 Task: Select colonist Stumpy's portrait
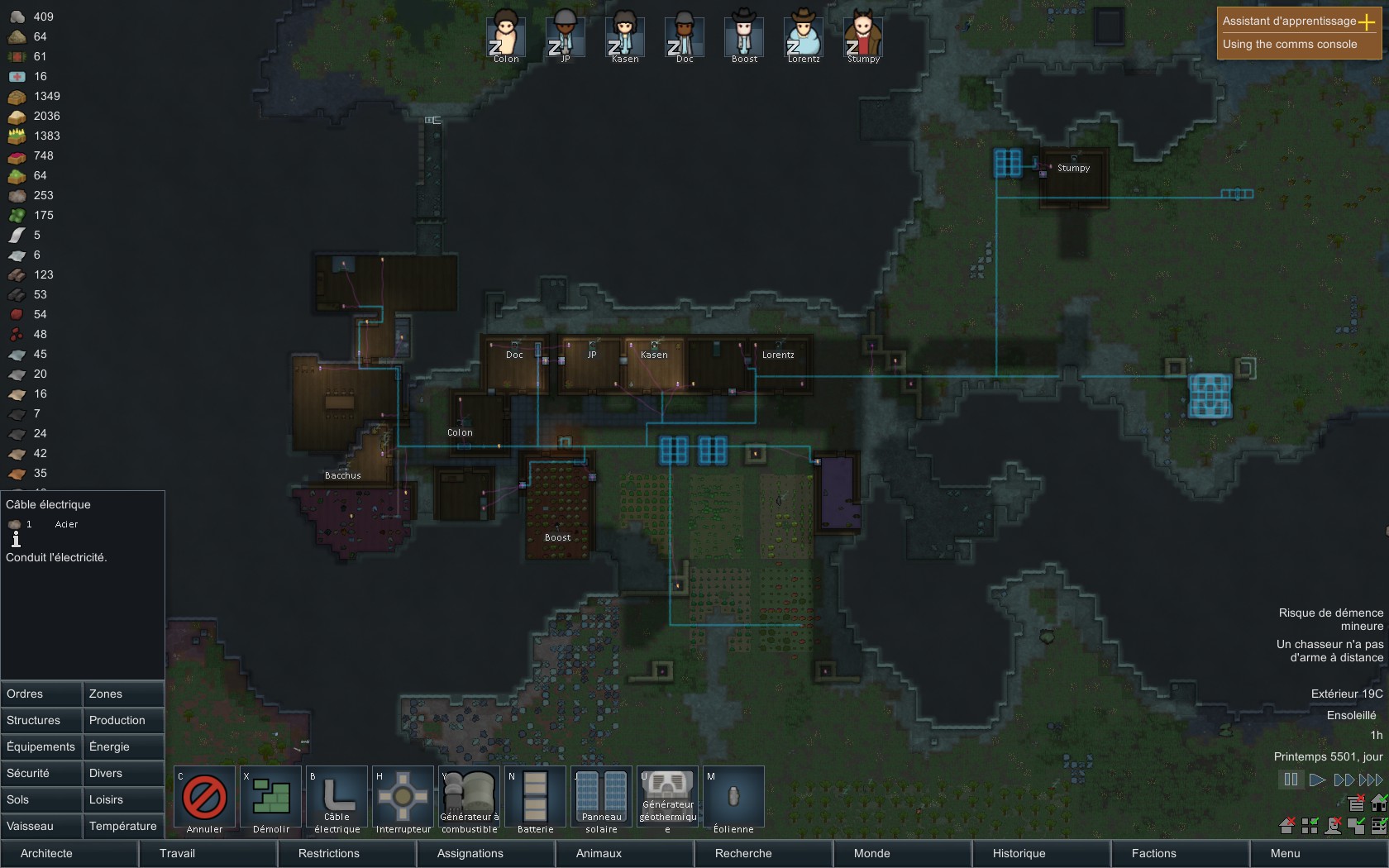863,37
